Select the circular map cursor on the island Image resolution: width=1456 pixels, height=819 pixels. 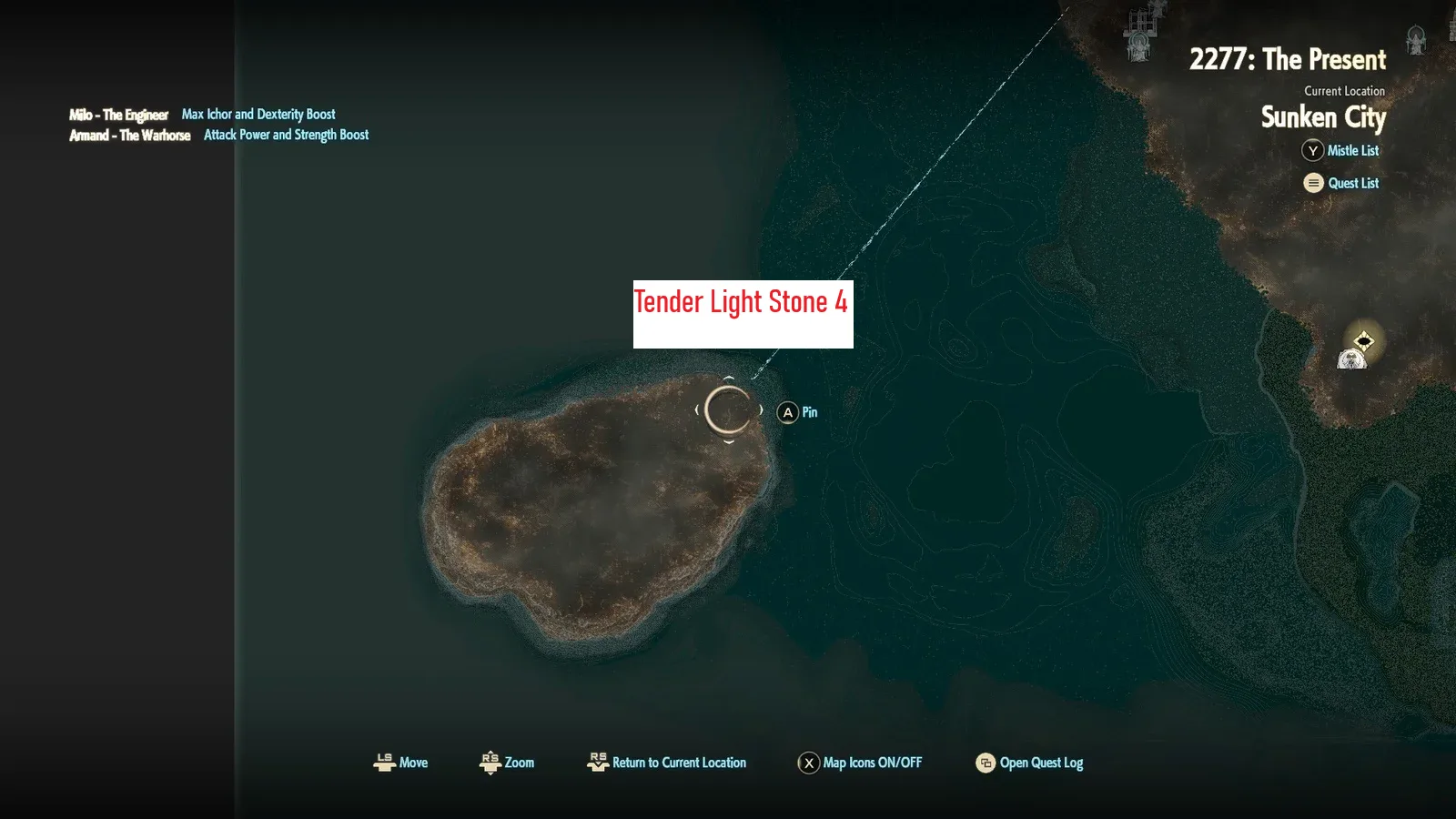tap(729, 409)
